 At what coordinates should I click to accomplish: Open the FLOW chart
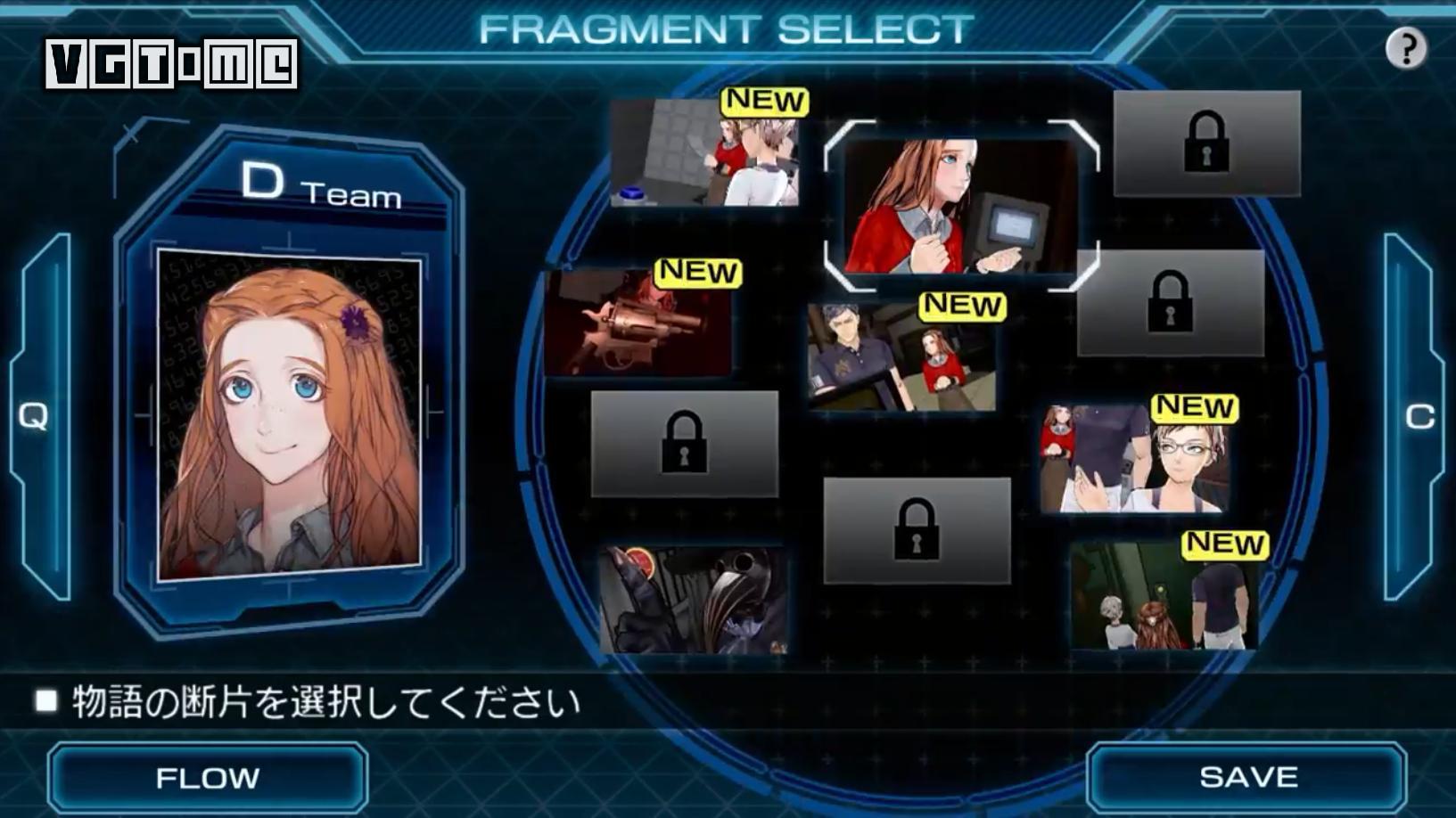[x=208, y=777]
